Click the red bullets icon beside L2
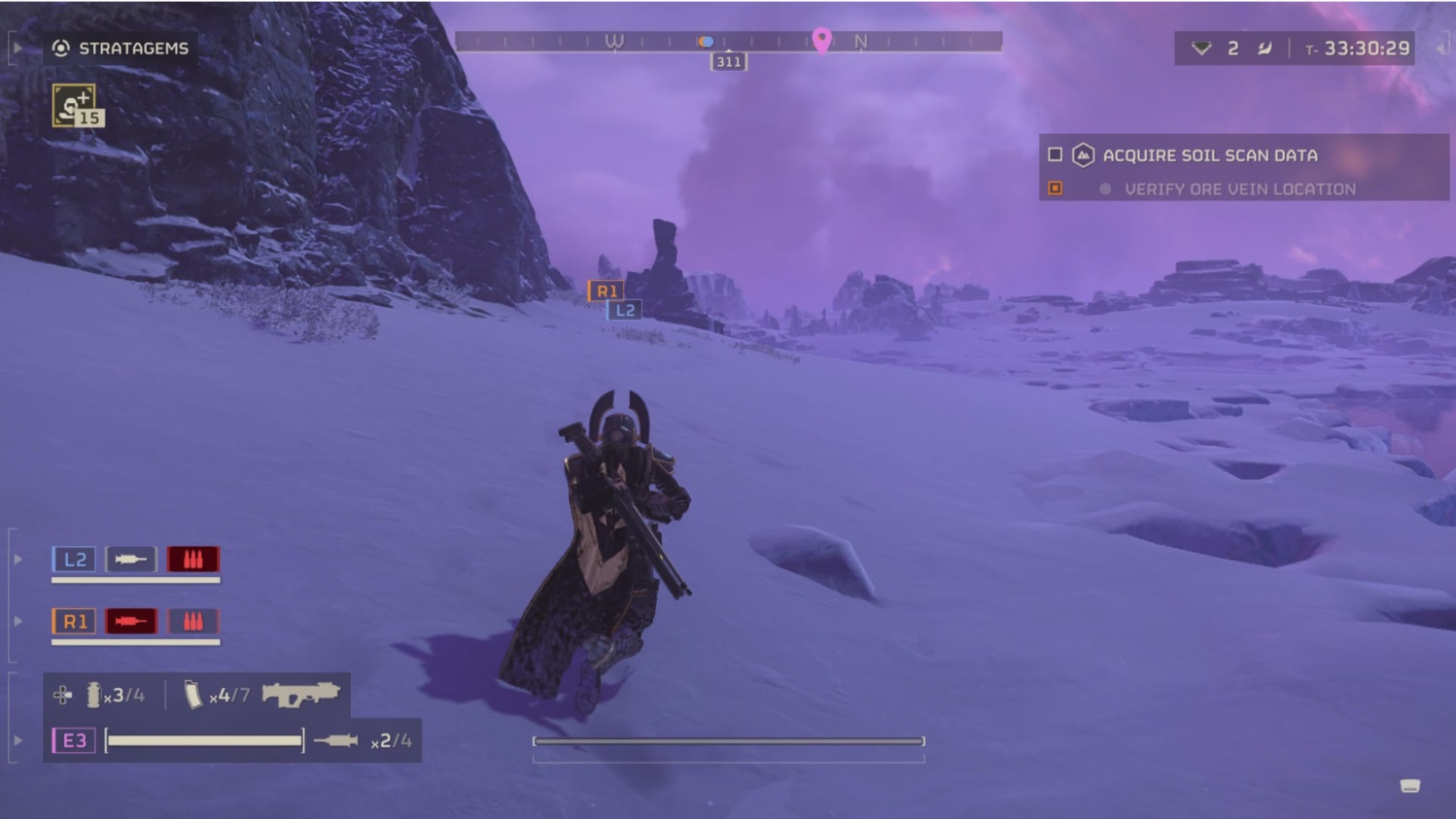This screenshot has height=819, width=1456. tap(192, 559)
